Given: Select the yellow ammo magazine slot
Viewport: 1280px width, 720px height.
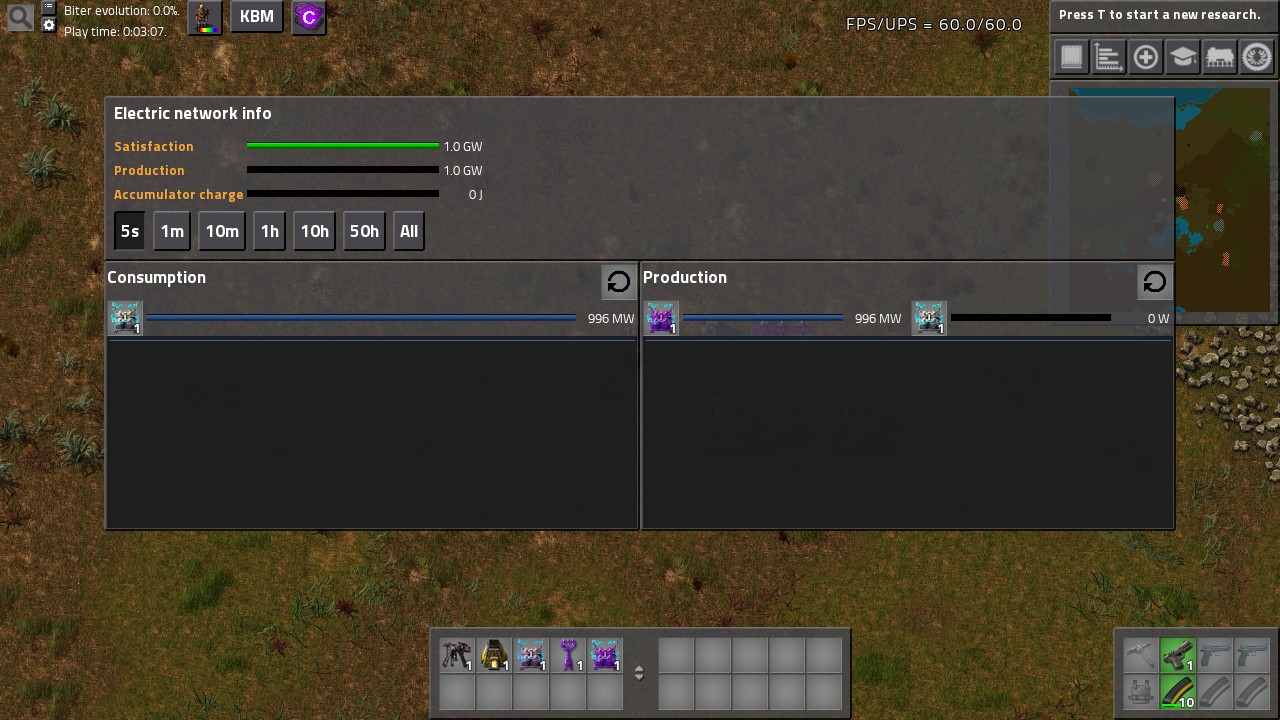Looking at the screenshot, I should click(1178, 692).
